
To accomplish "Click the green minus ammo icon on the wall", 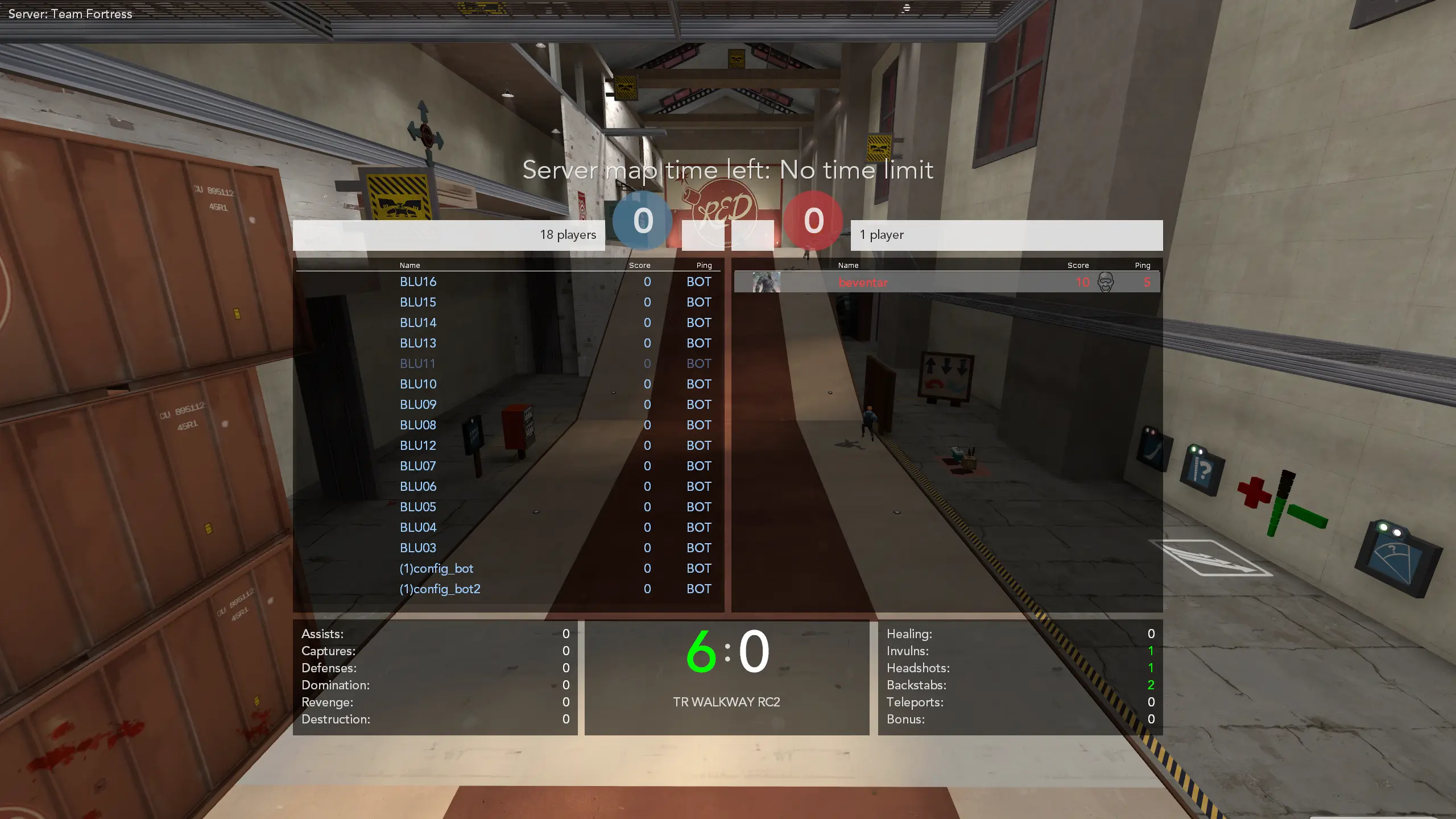I will (1309, 515).
